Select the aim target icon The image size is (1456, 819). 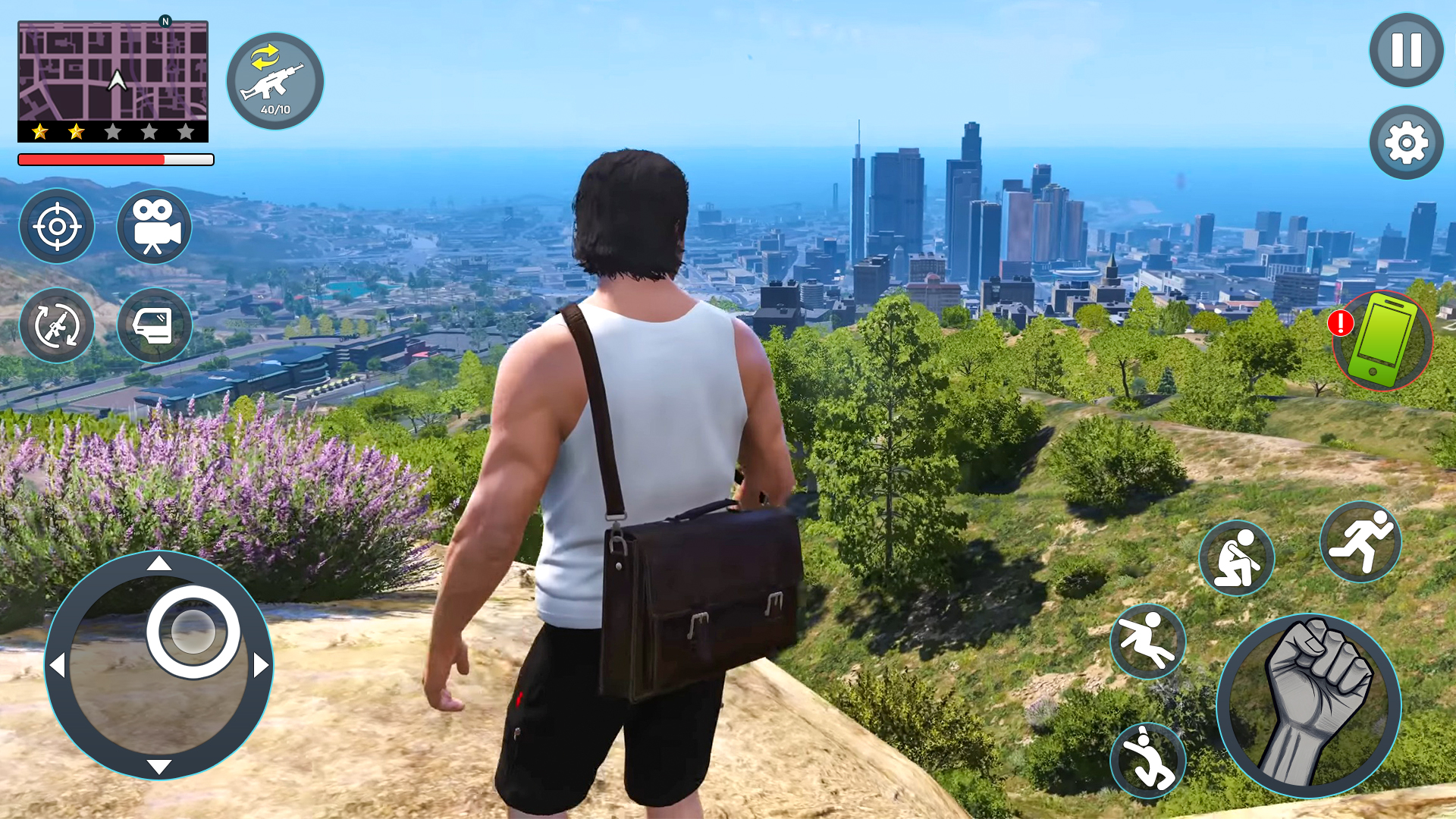click(57, 225)
